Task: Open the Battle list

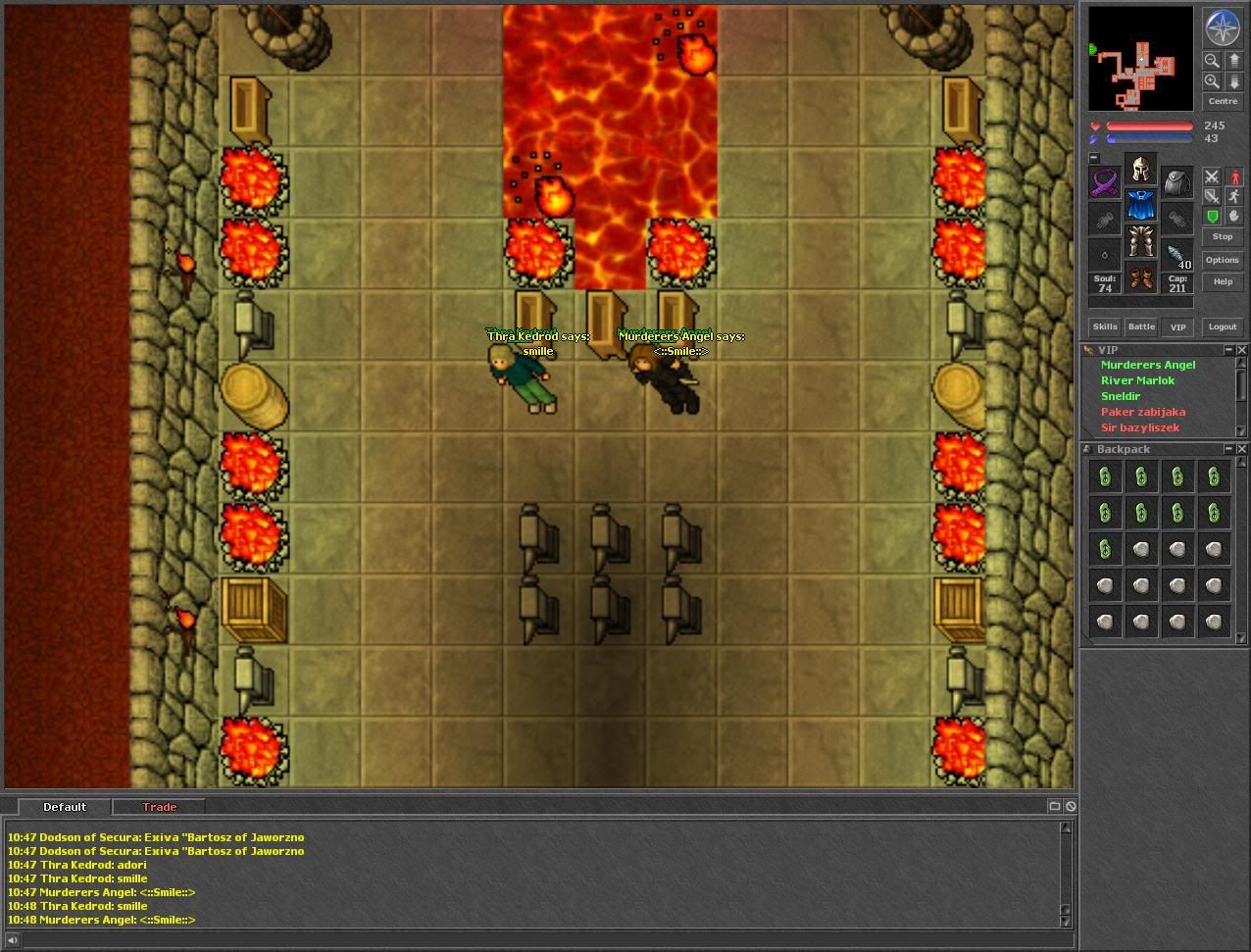Action: [x=1141, y=326]
